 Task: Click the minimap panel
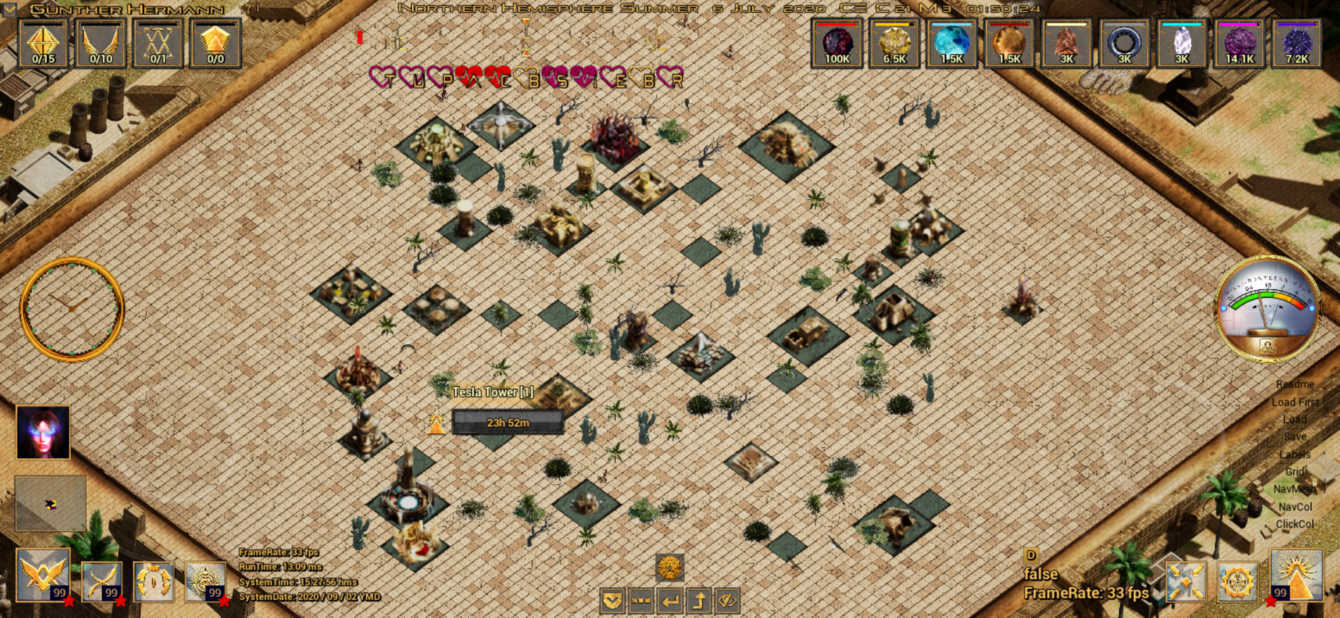50,503
